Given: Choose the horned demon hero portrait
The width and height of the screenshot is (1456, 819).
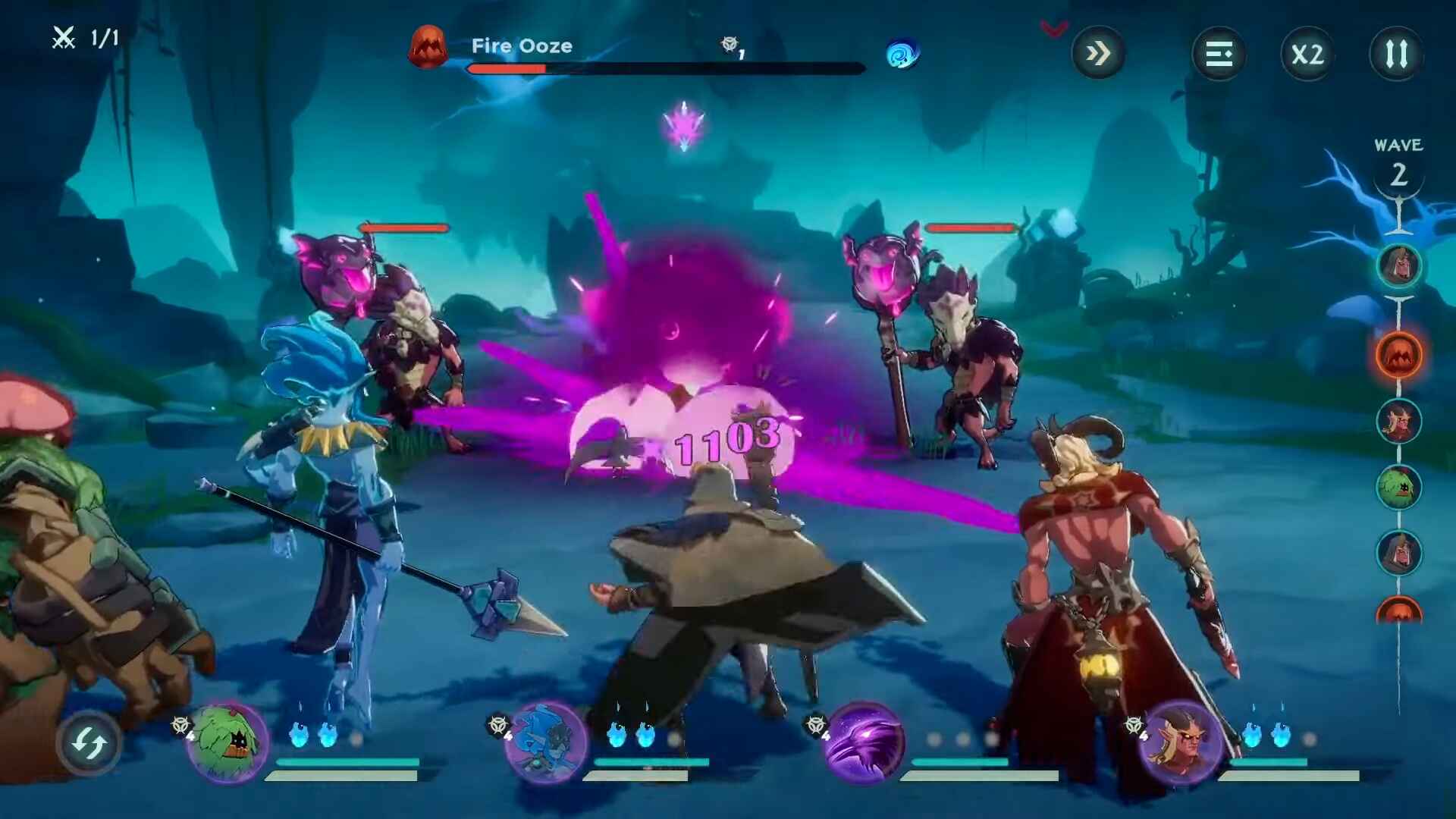Looking at the screenshot, I should [x=1181, y=742].
